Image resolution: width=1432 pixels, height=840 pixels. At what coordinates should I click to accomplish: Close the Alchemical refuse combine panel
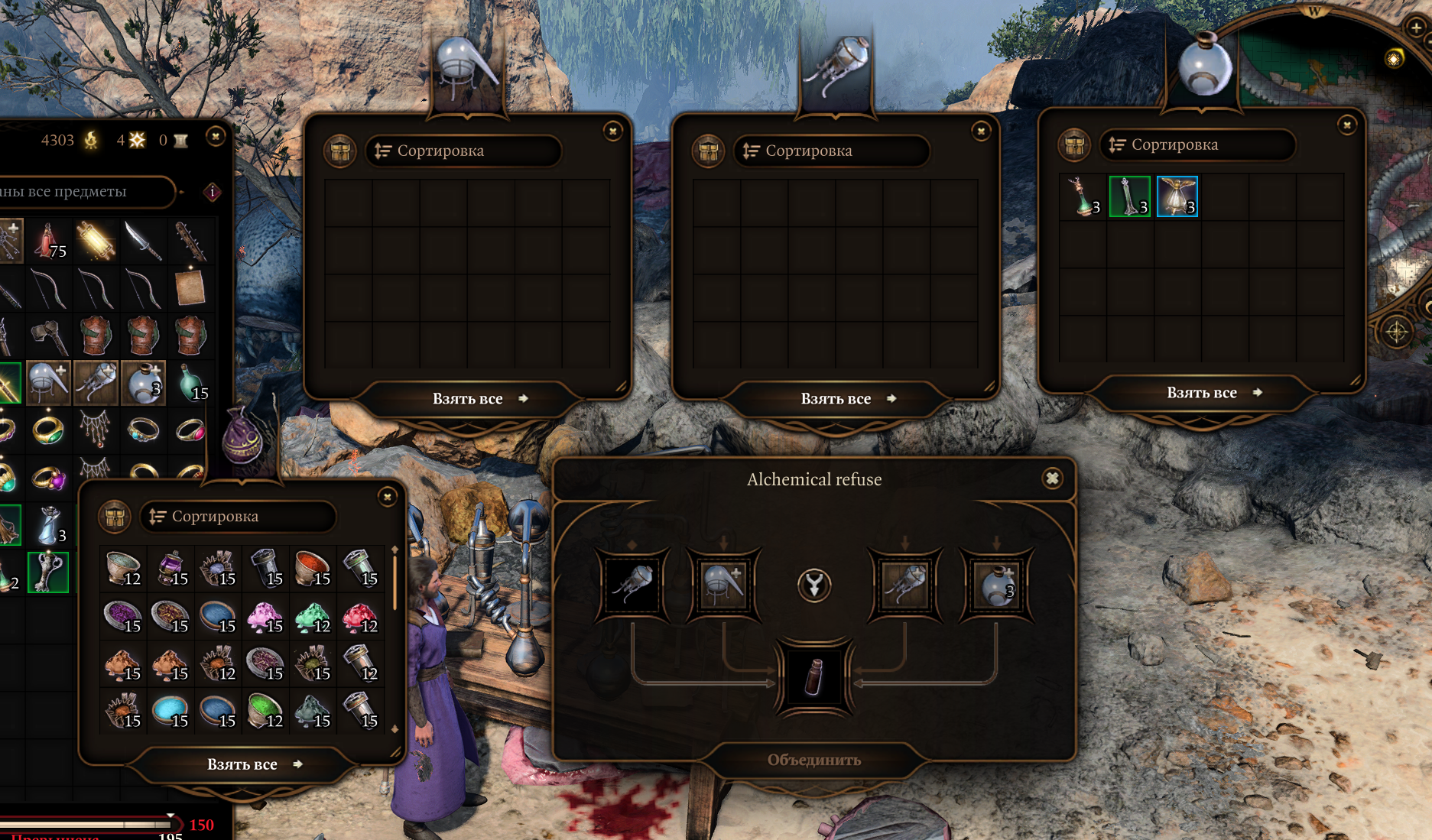[1052, 478]
